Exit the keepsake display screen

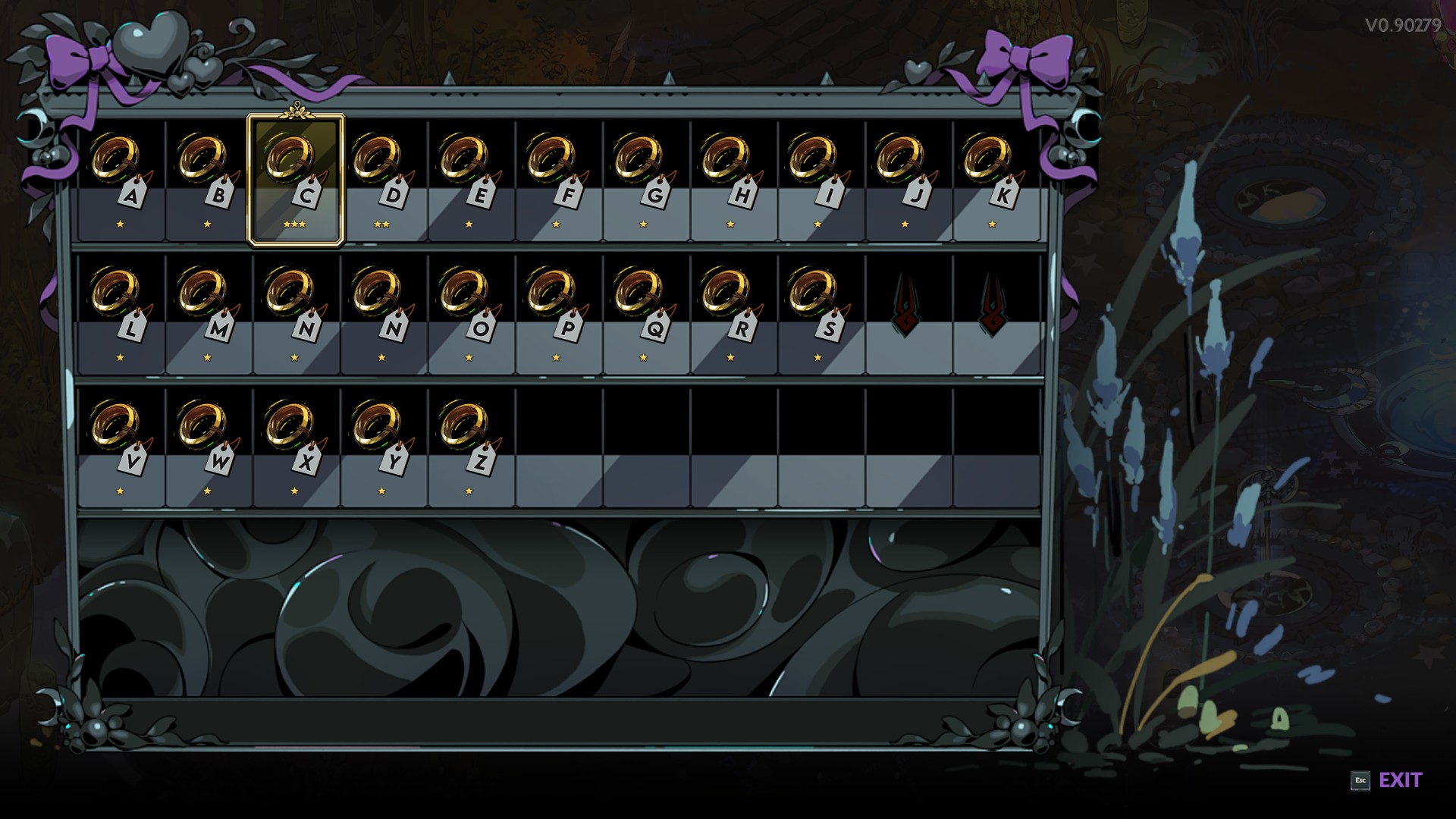(1399, 780)
